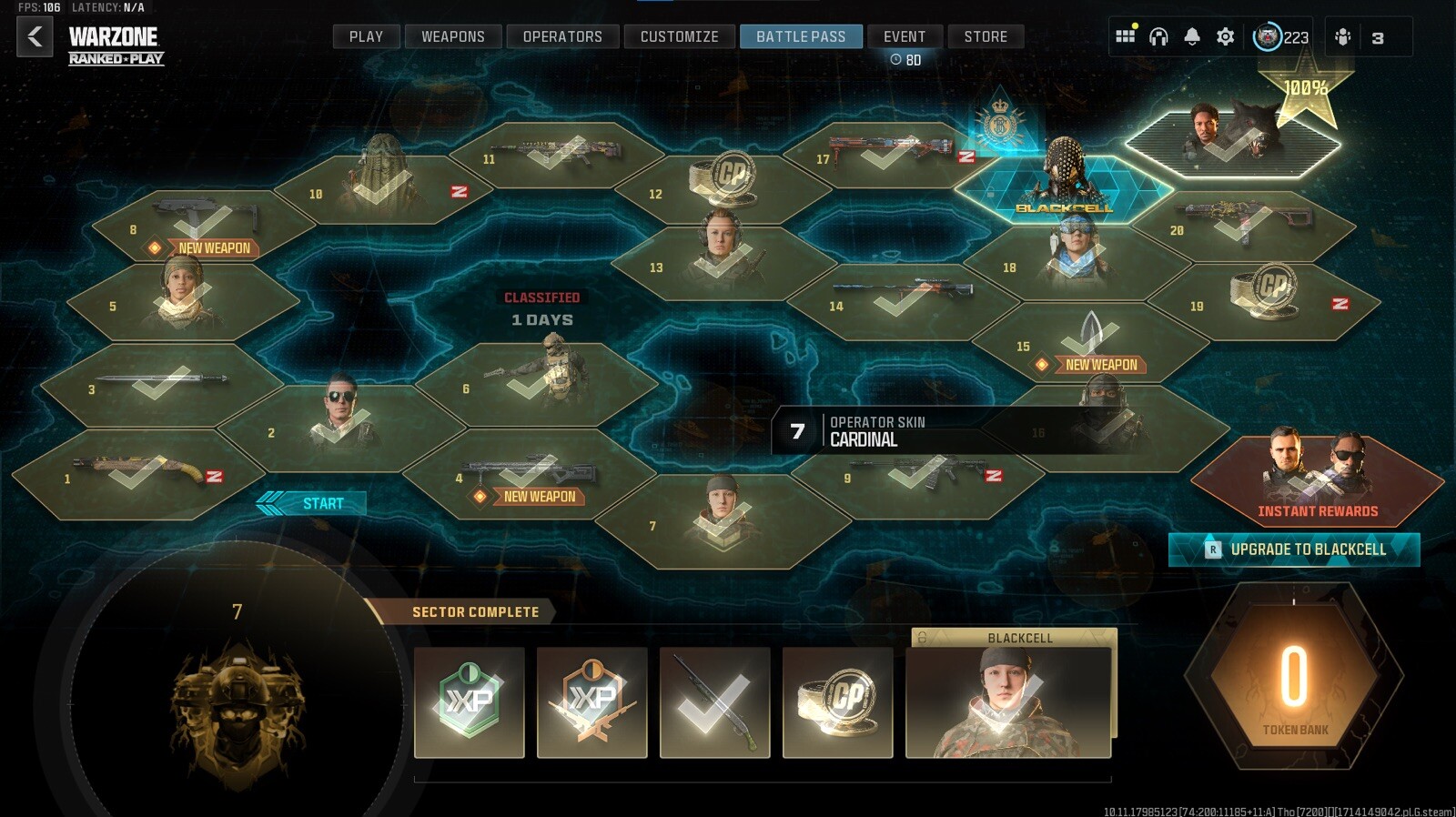The height and width of the screenshot is (817, 1456).
Task: Go back using the arrow button
Action: [x=35, y=37]
